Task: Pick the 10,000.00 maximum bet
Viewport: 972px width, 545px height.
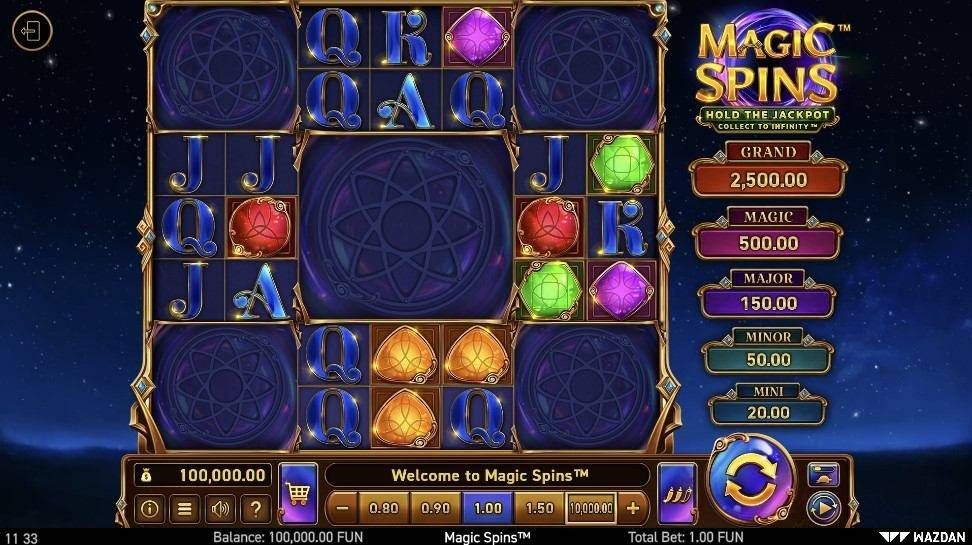Action: (x=591, y=508)
